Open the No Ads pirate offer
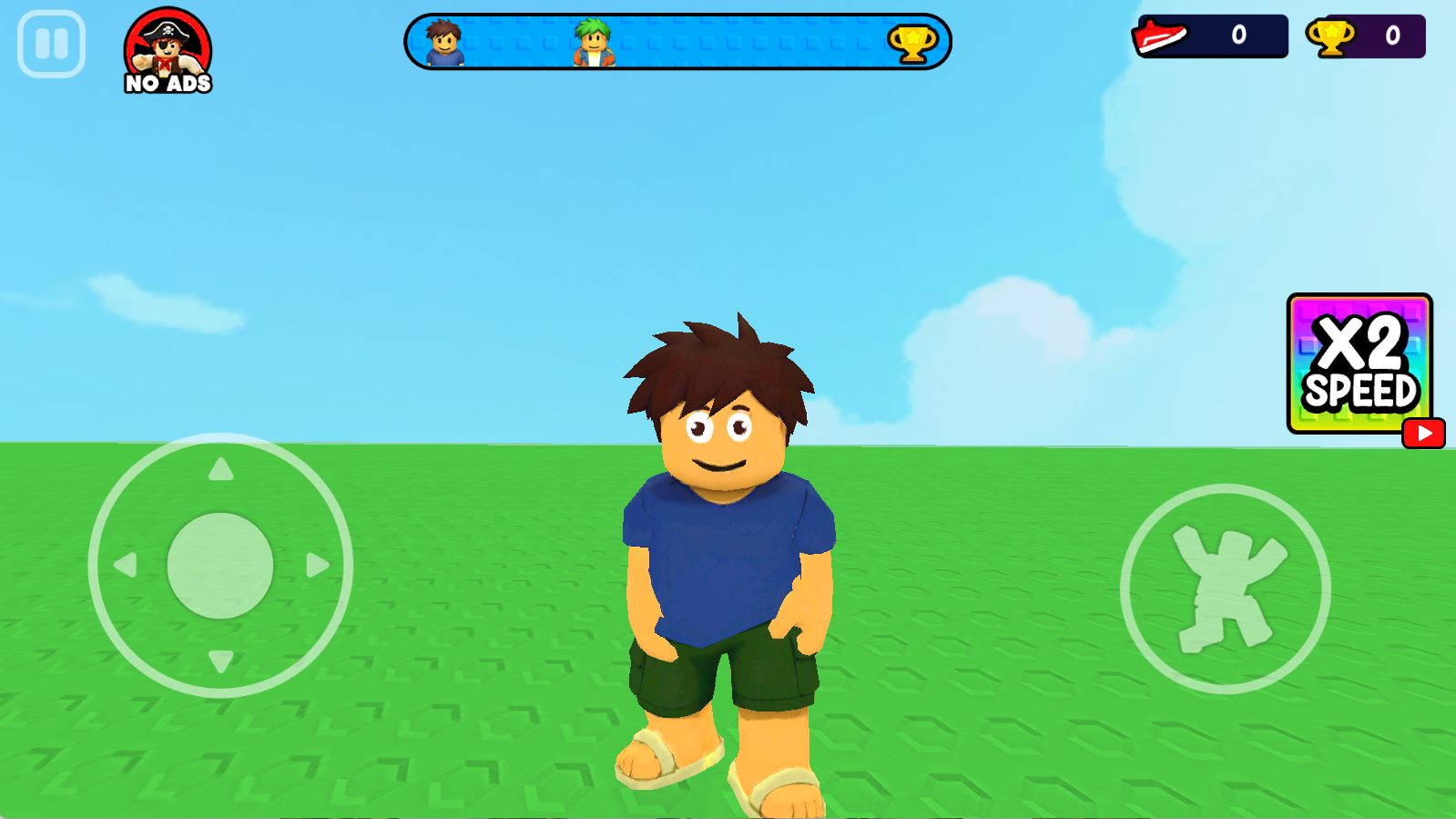Screen dimensions: 1456x819 click(x=168, y=51)
